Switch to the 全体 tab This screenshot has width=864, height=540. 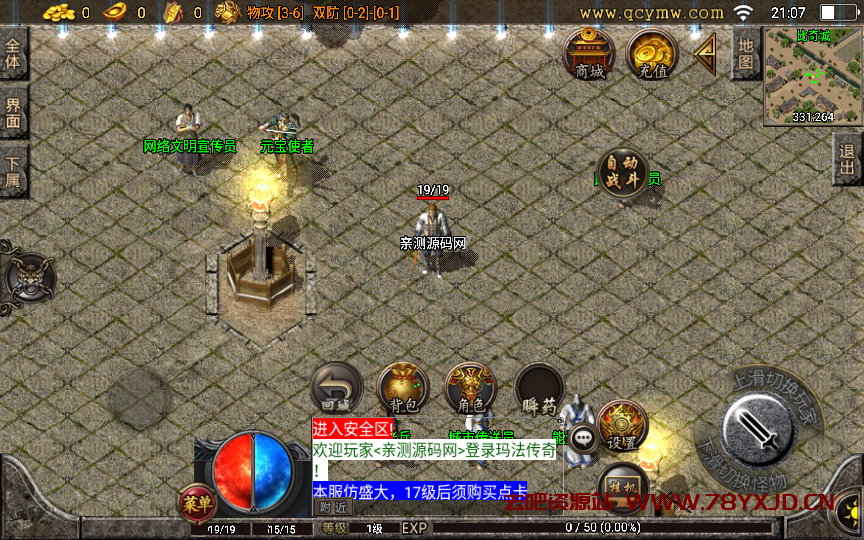point(13,53)
